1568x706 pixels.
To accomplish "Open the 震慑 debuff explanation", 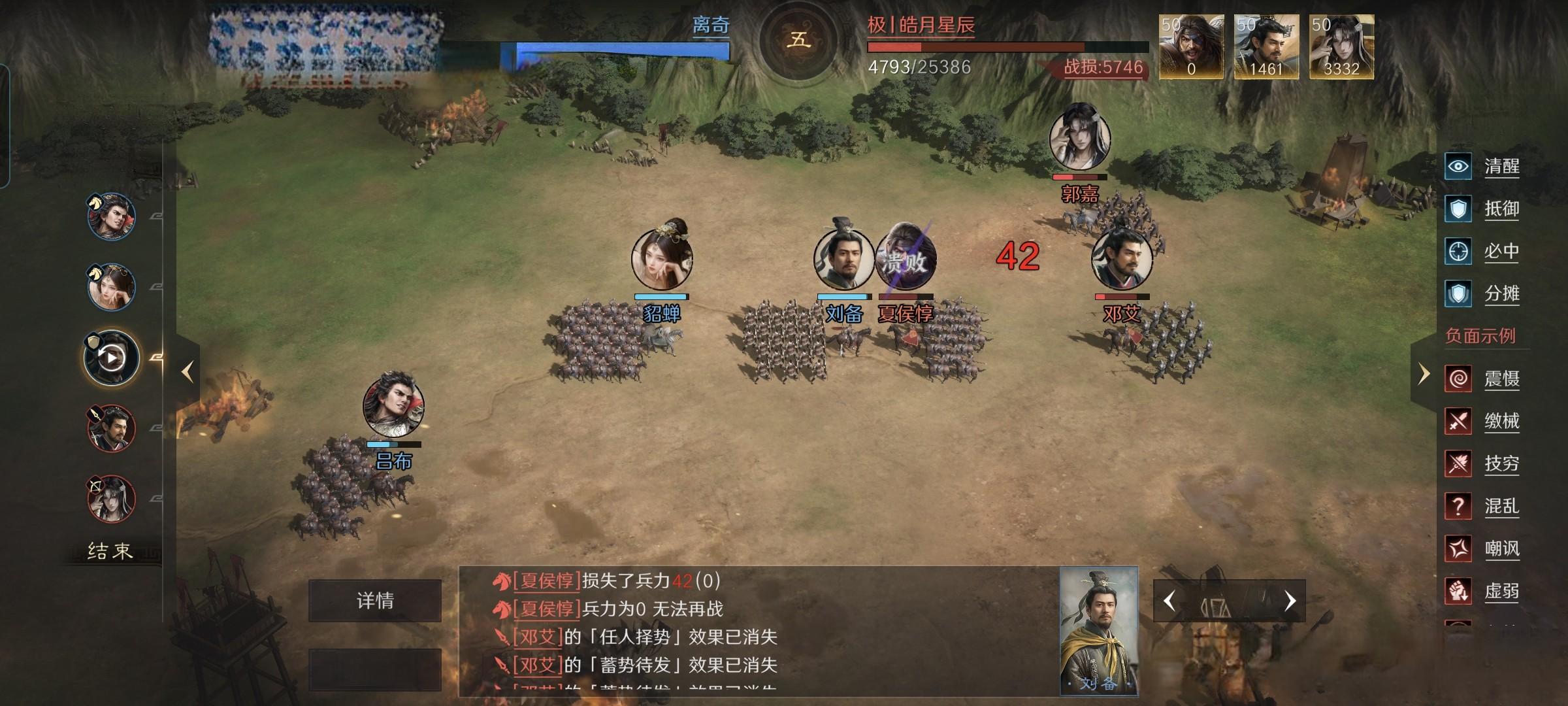I will (1483, 378).
